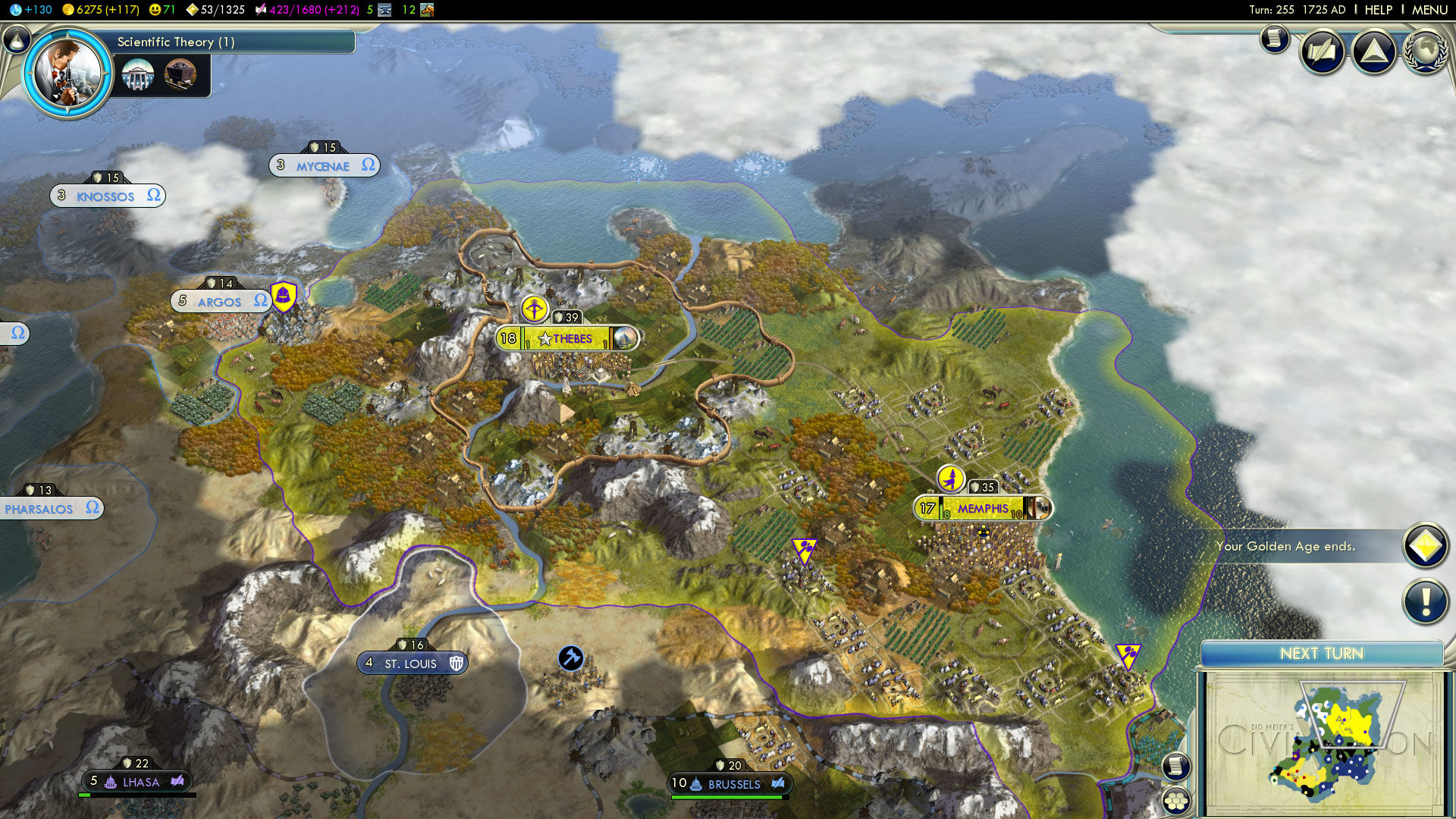Open the scroll log icon near the top-right

click(x=1275, y=38)
